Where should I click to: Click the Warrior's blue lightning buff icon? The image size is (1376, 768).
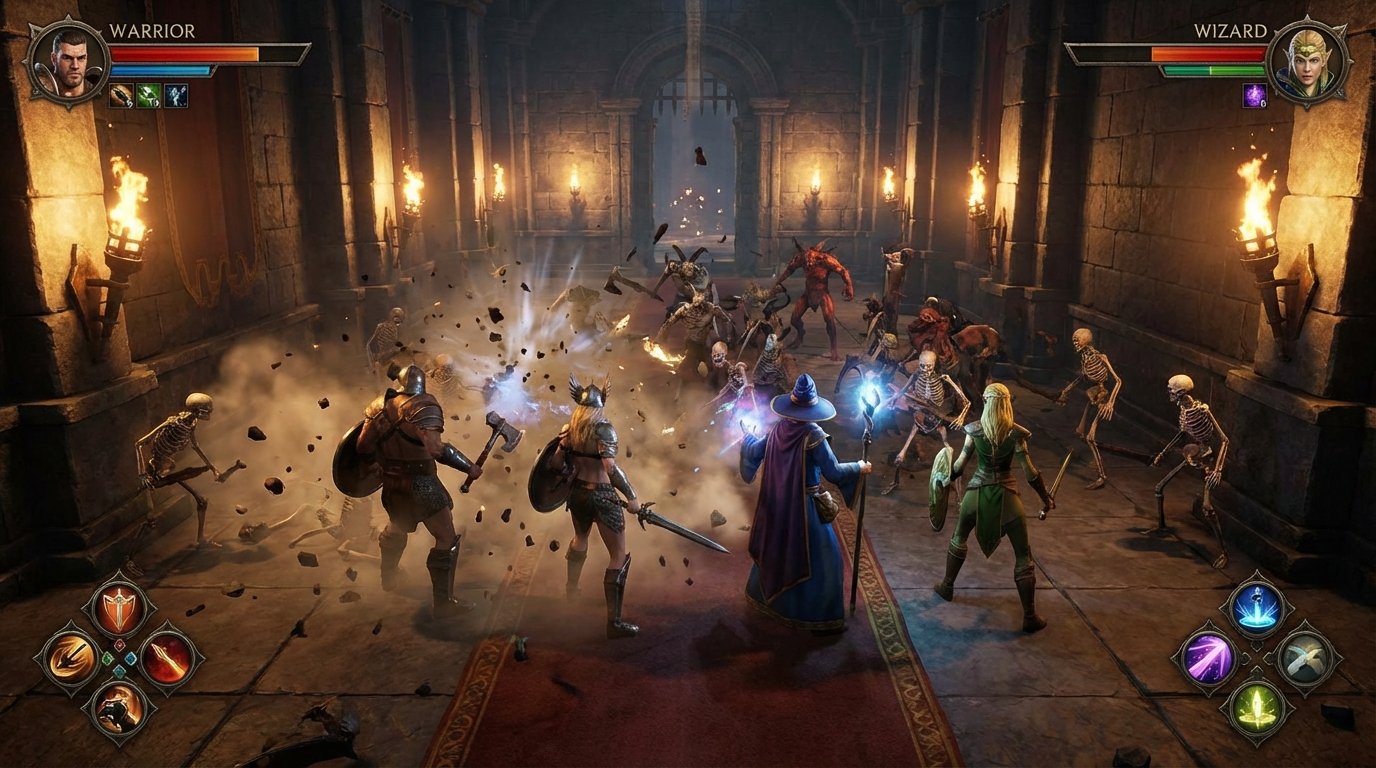click(x=176, y=95)
